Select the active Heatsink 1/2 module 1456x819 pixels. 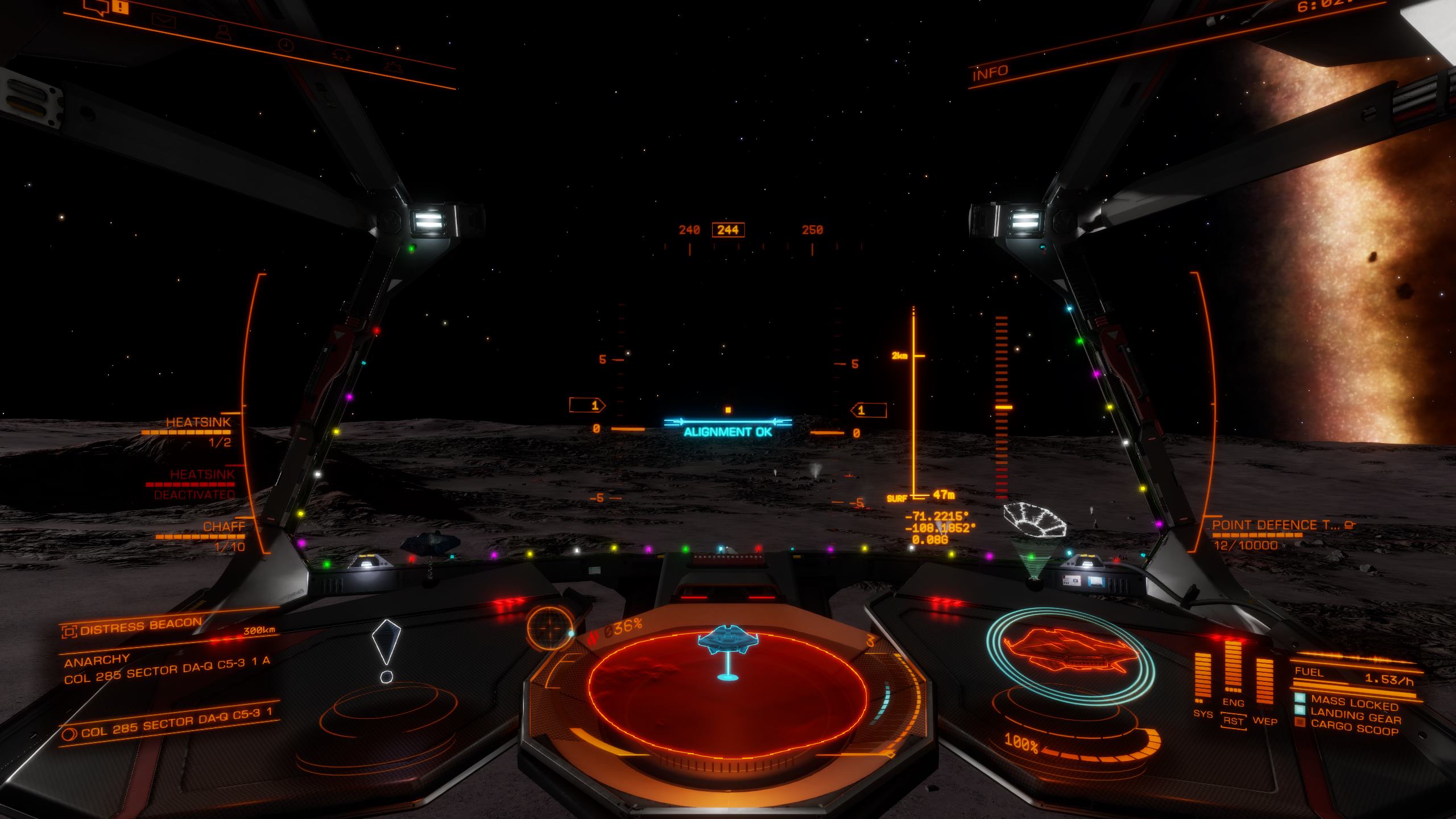pos(198,423)
